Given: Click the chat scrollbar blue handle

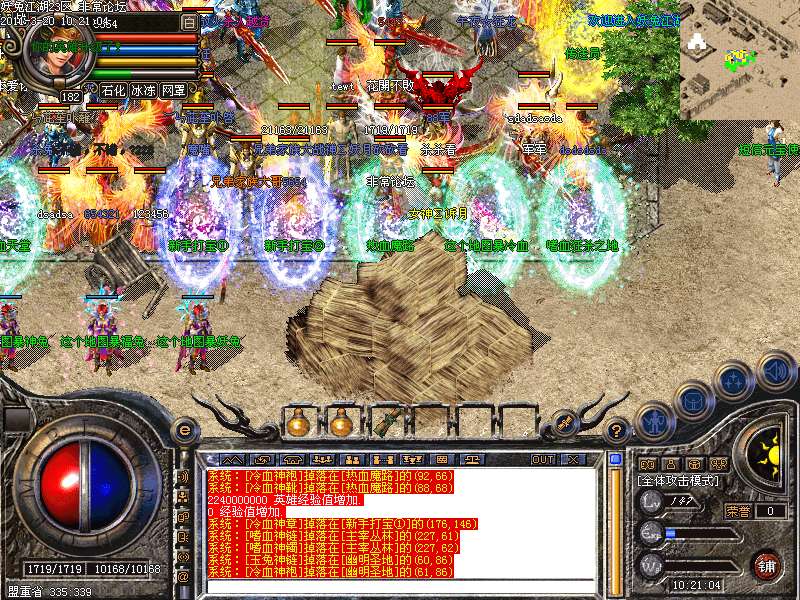Looking at the screenshot, I should pos(616,460).
